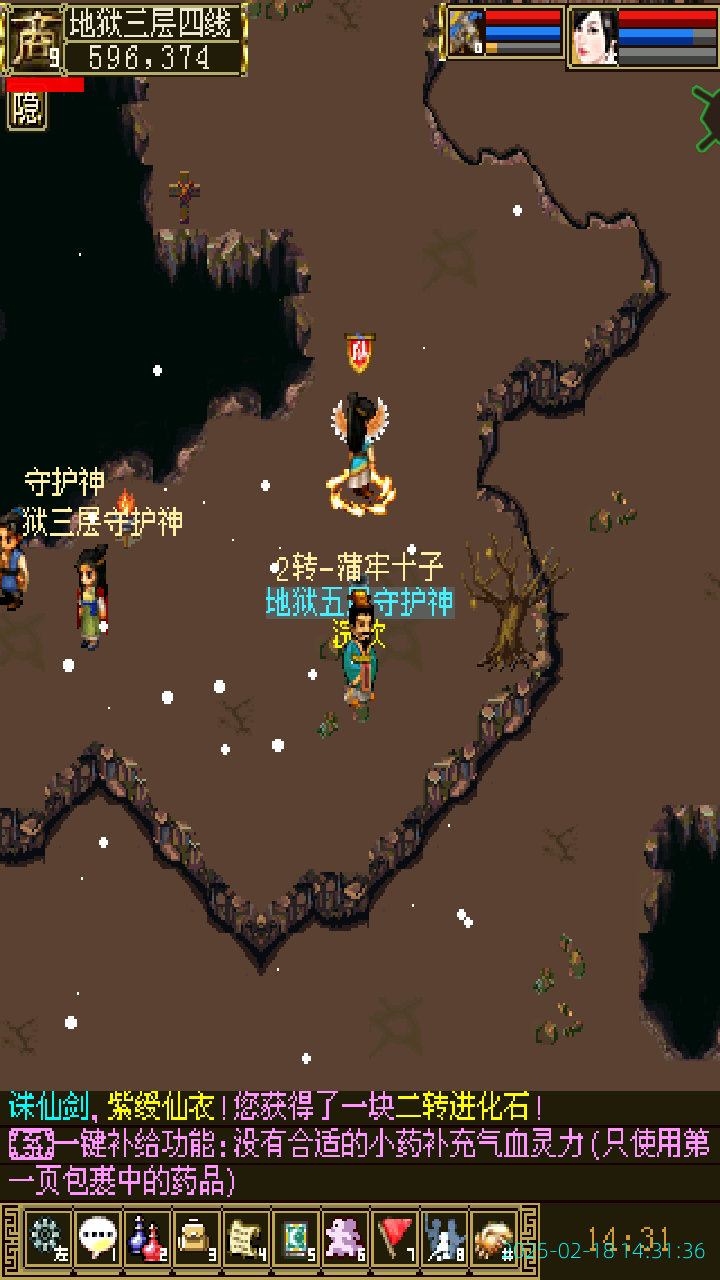
Task: Open the gear settings hotbar icon
Action: (47, 1238)
